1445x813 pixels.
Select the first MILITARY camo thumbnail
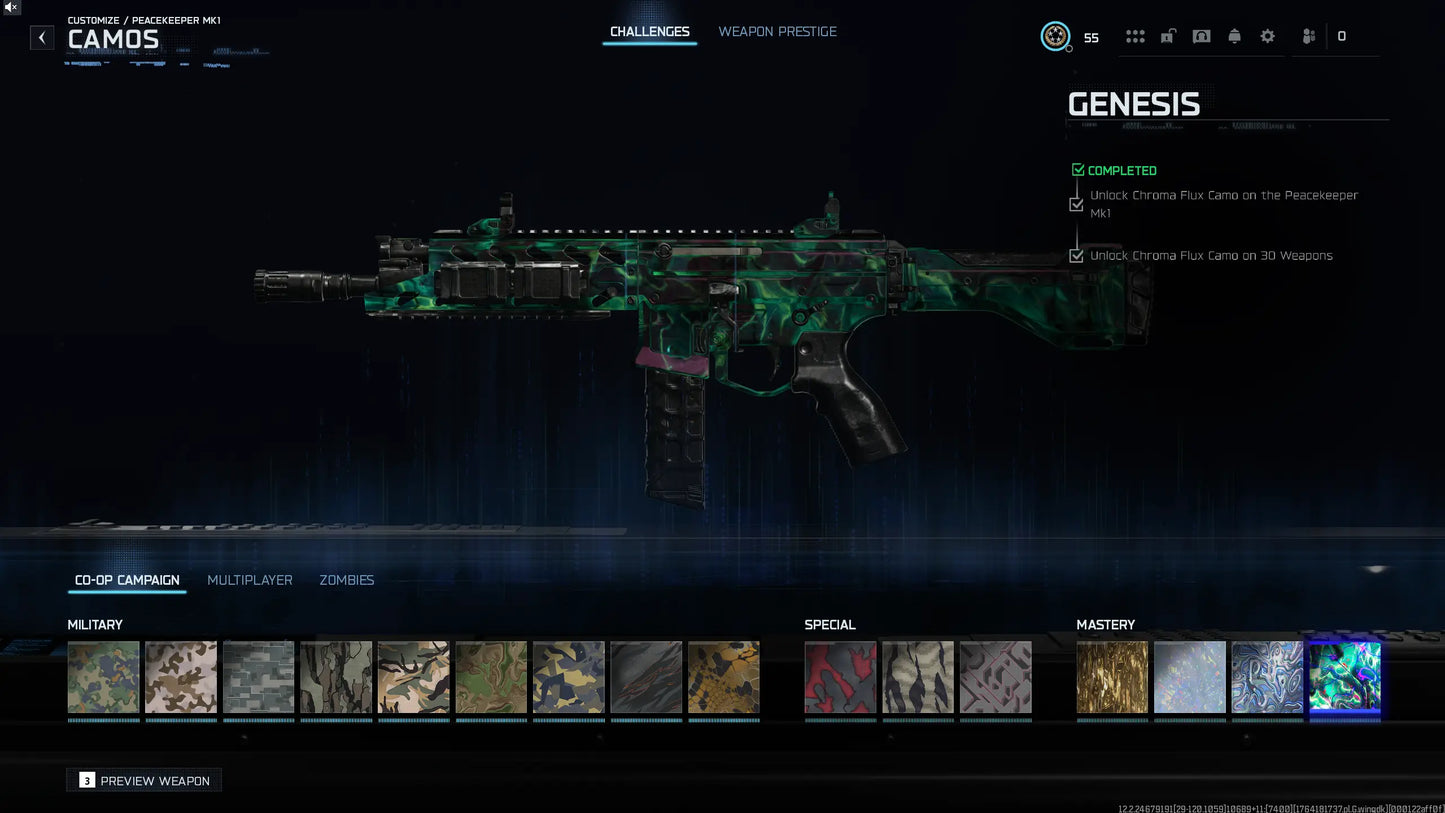point(103,677)
